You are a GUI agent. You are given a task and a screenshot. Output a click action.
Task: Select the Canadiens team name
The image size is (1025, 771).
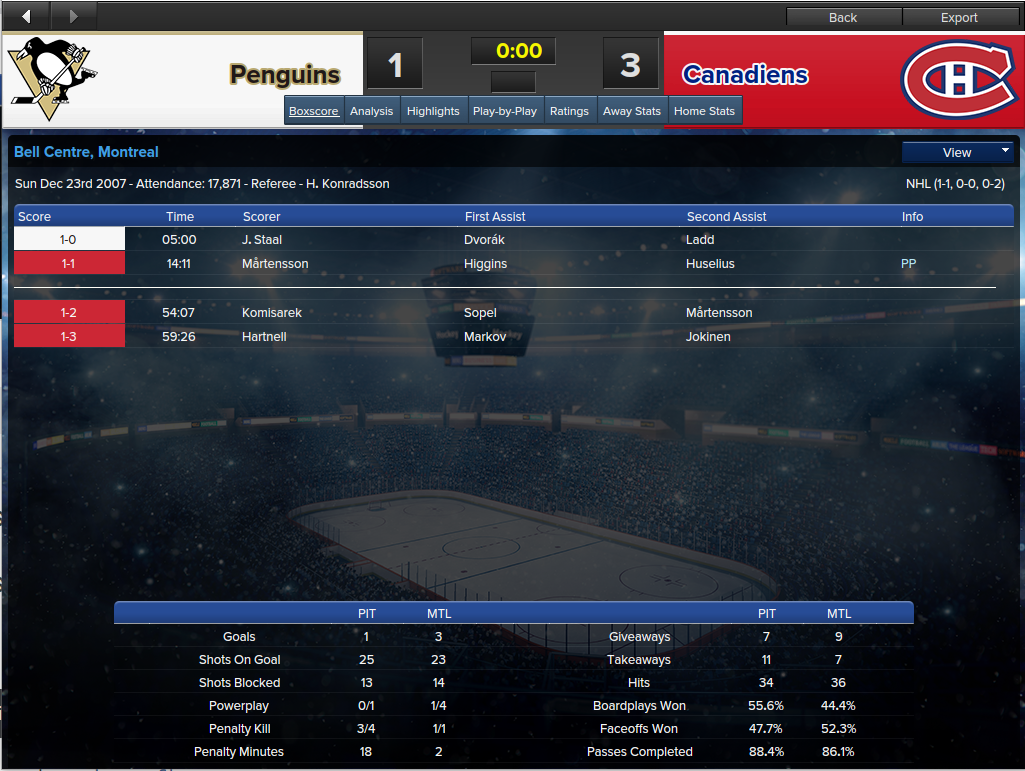(x=745, y=75)
